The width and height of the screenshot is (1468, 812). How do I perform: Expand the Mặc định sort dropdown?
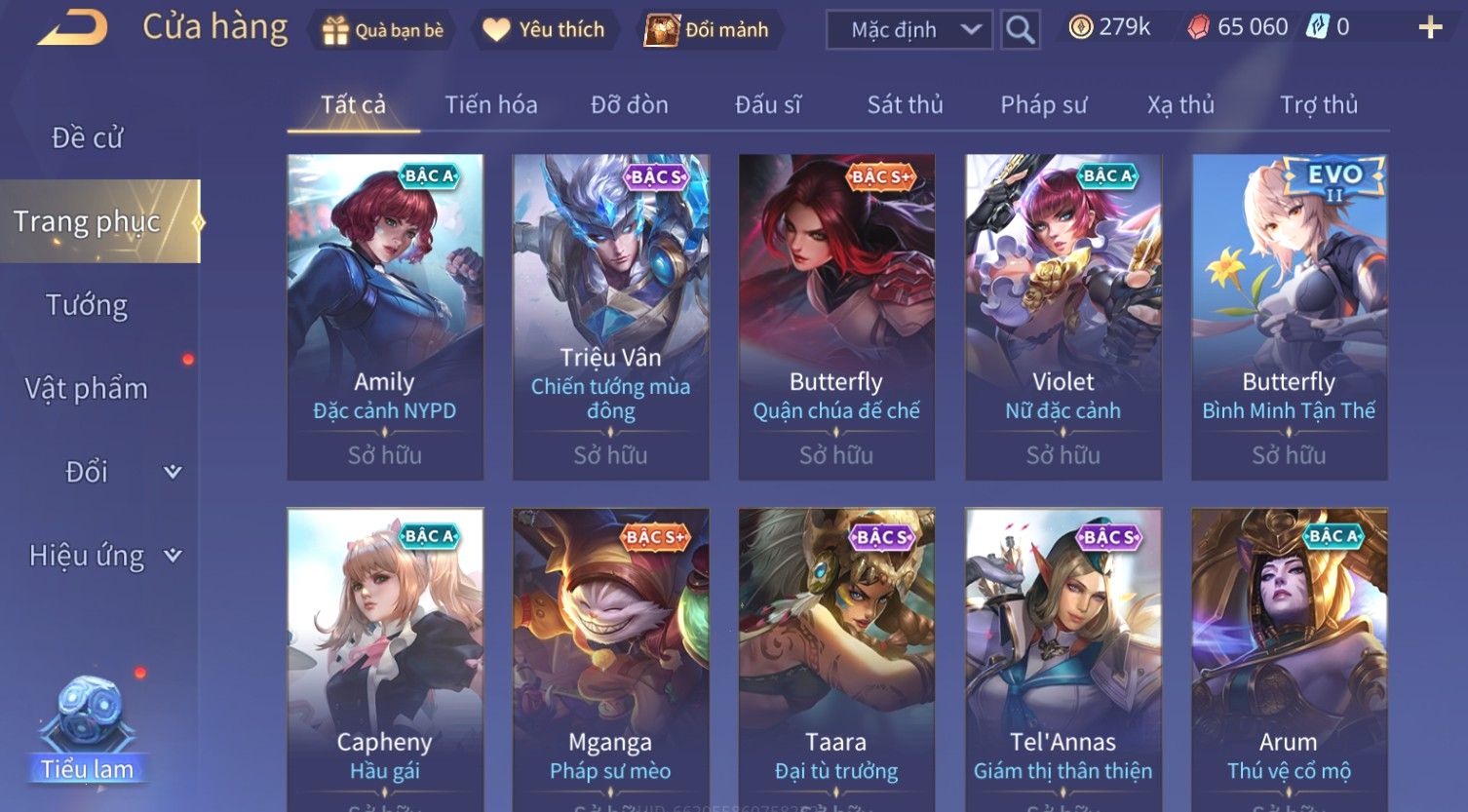tap(908, 30)
